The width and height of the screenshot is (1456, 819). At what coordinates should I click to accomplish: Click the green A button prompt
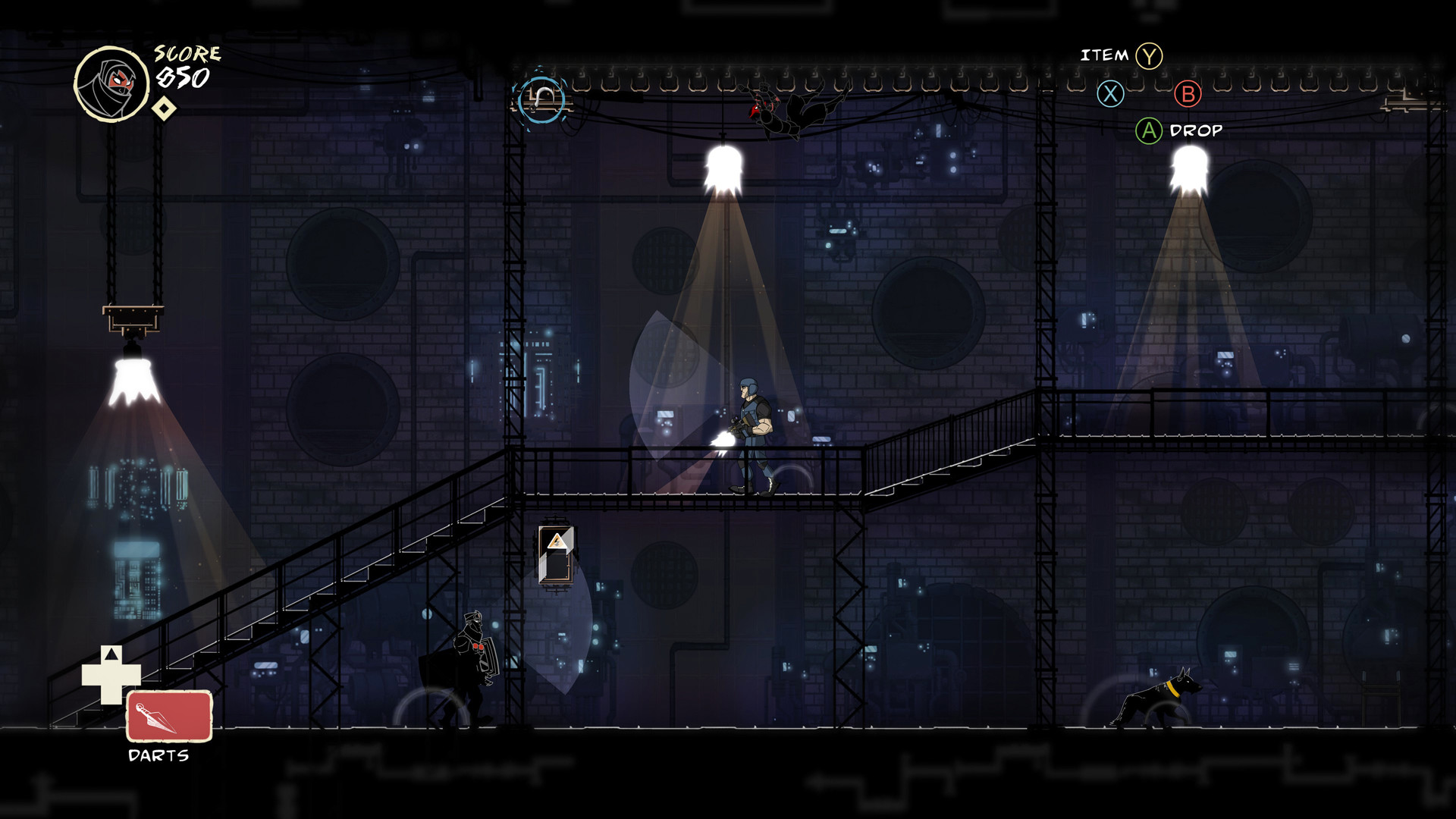coord(1147,130)
